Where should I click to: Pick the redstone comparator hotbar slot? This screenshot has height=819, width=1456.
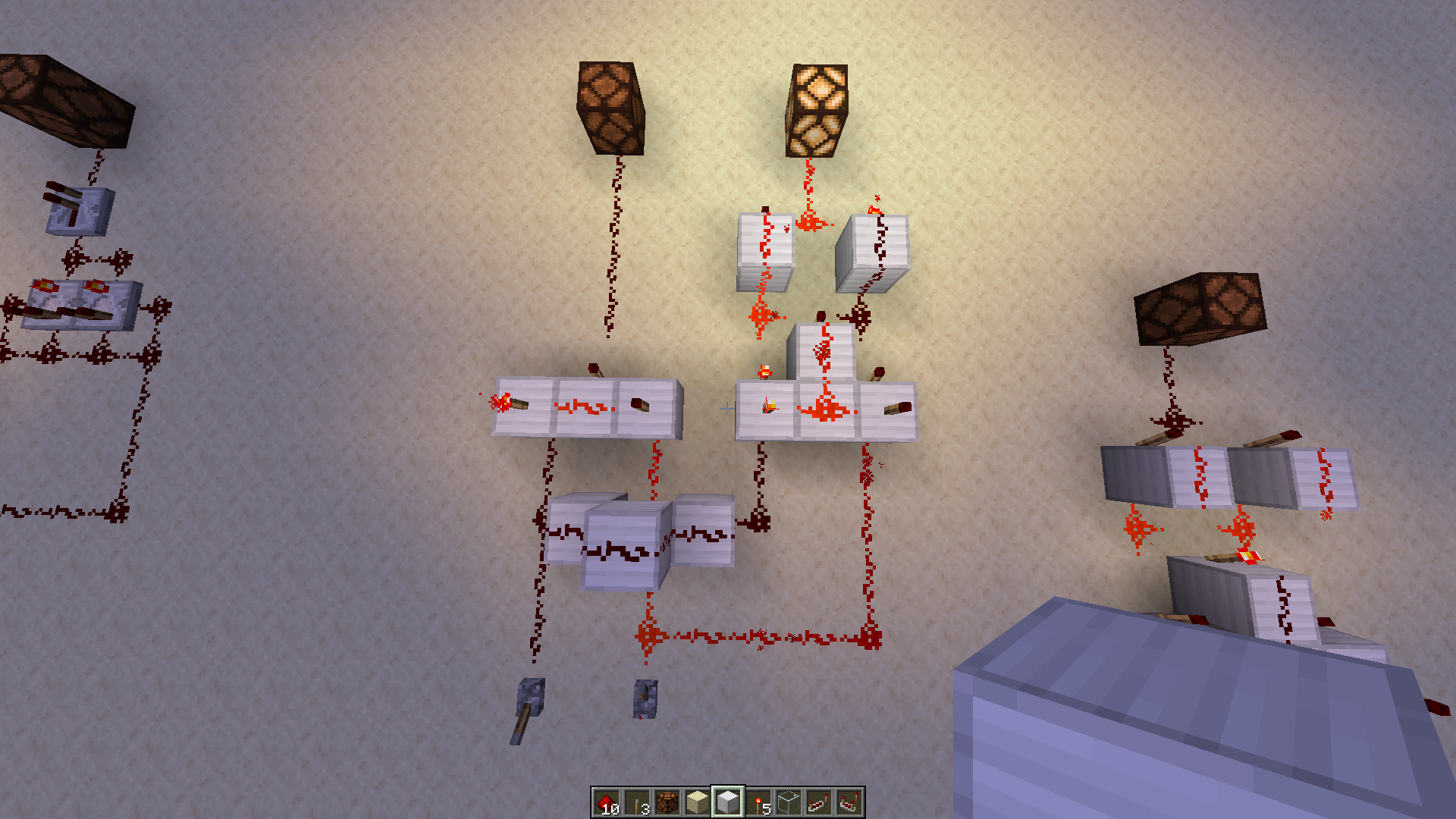[x=849, y=802]
